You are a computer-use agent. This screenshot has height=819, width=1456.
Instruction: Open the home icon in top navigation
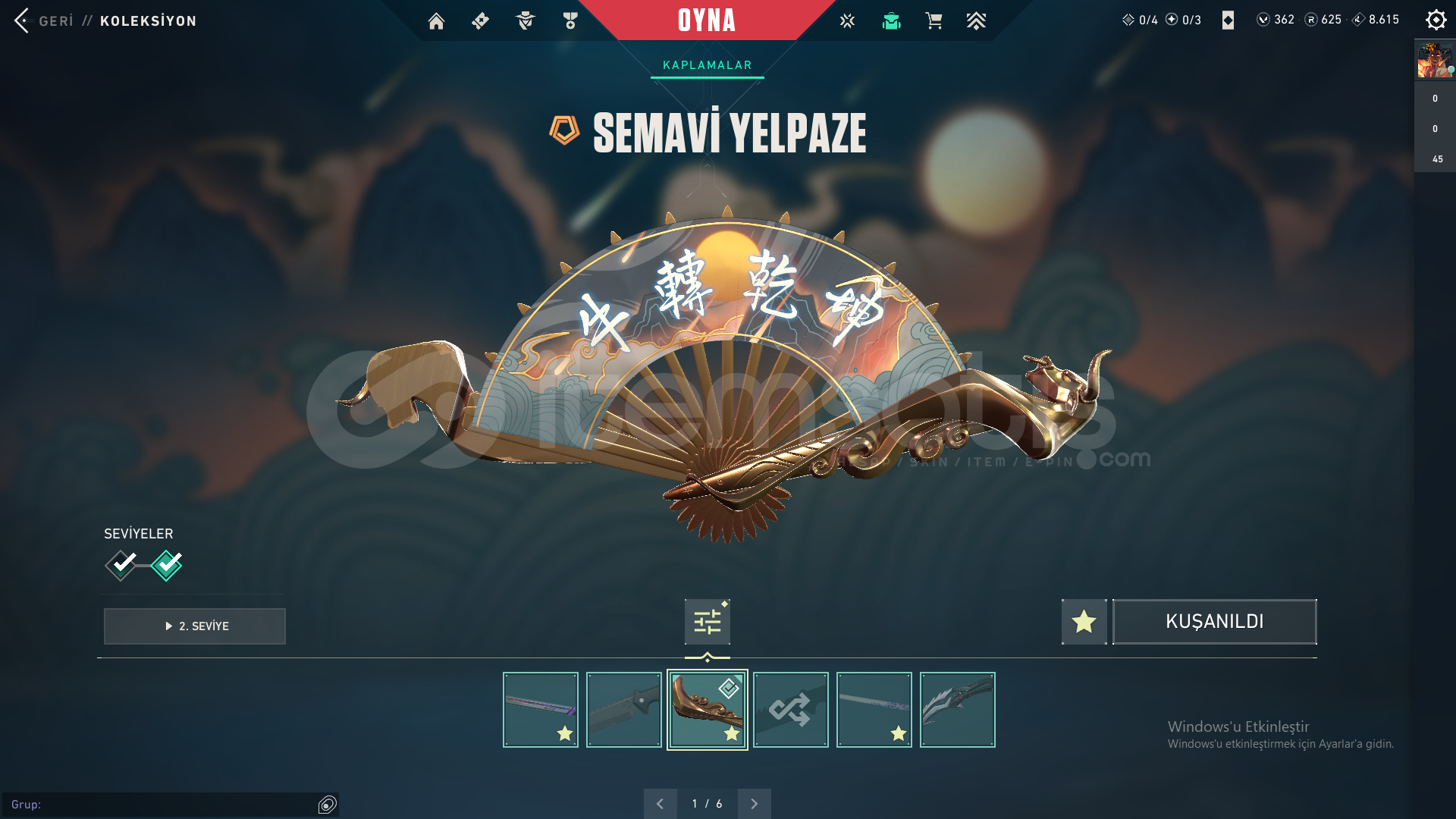(x=436, y=21)
